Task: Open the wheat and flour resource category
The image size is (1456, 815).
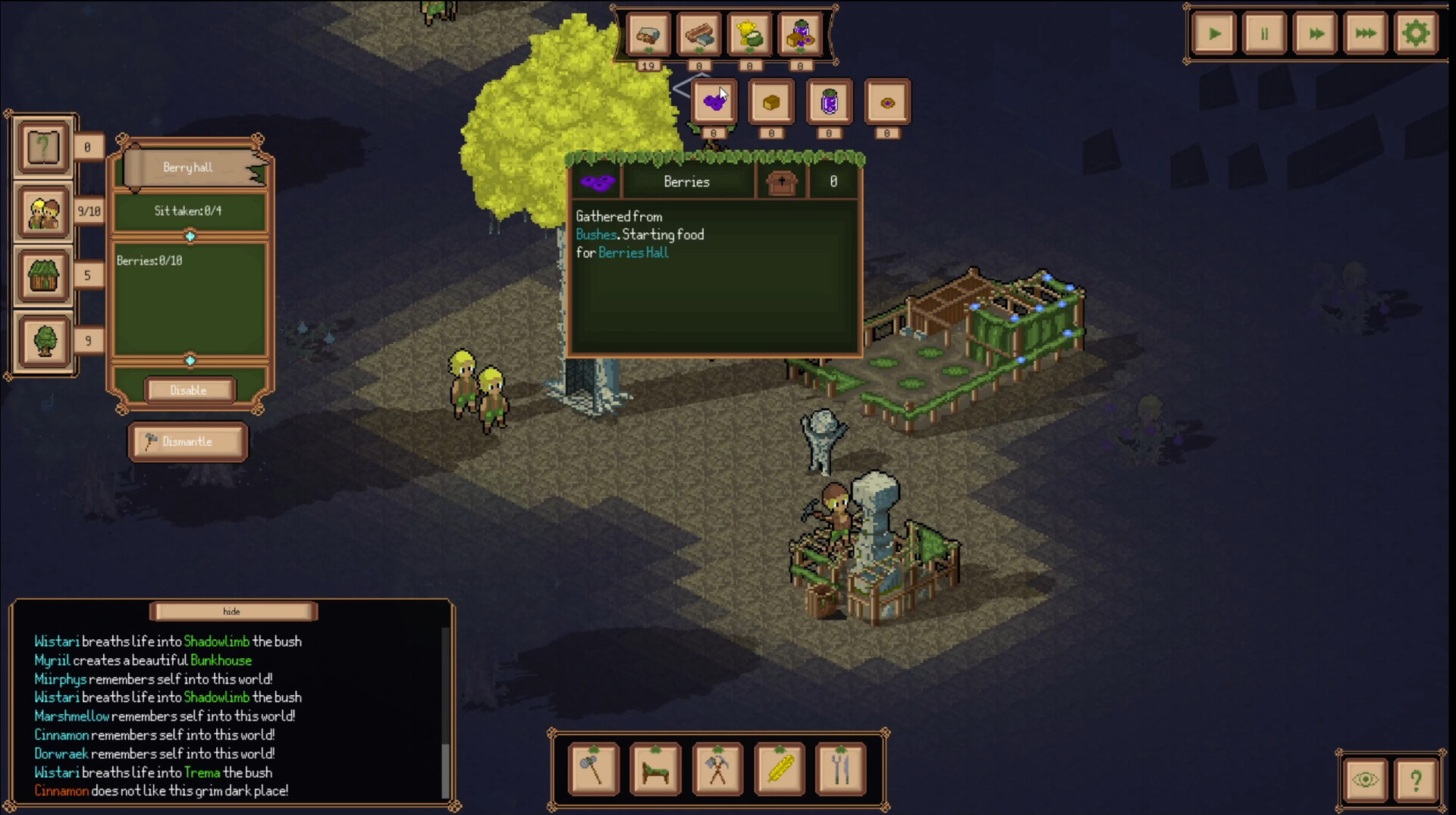Action: point(749,35)
